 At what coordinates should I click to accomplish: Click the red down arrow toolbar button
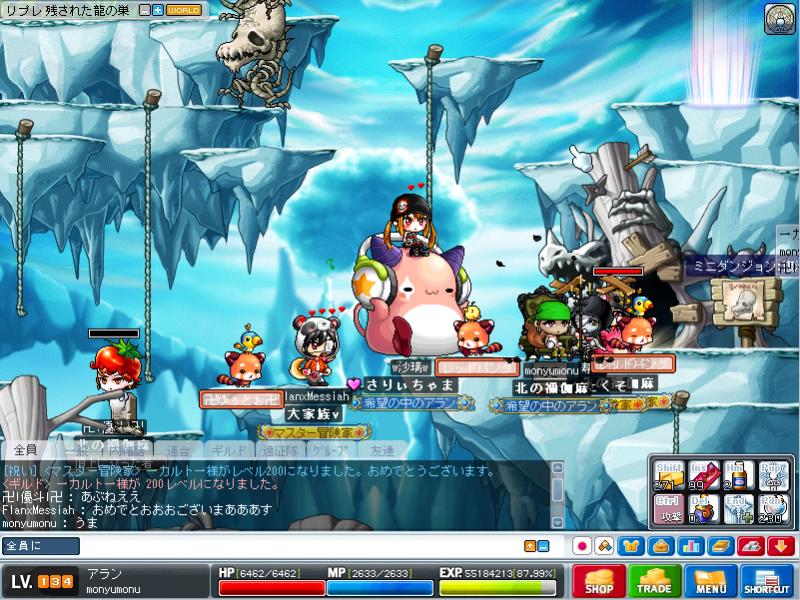point(781,546)
